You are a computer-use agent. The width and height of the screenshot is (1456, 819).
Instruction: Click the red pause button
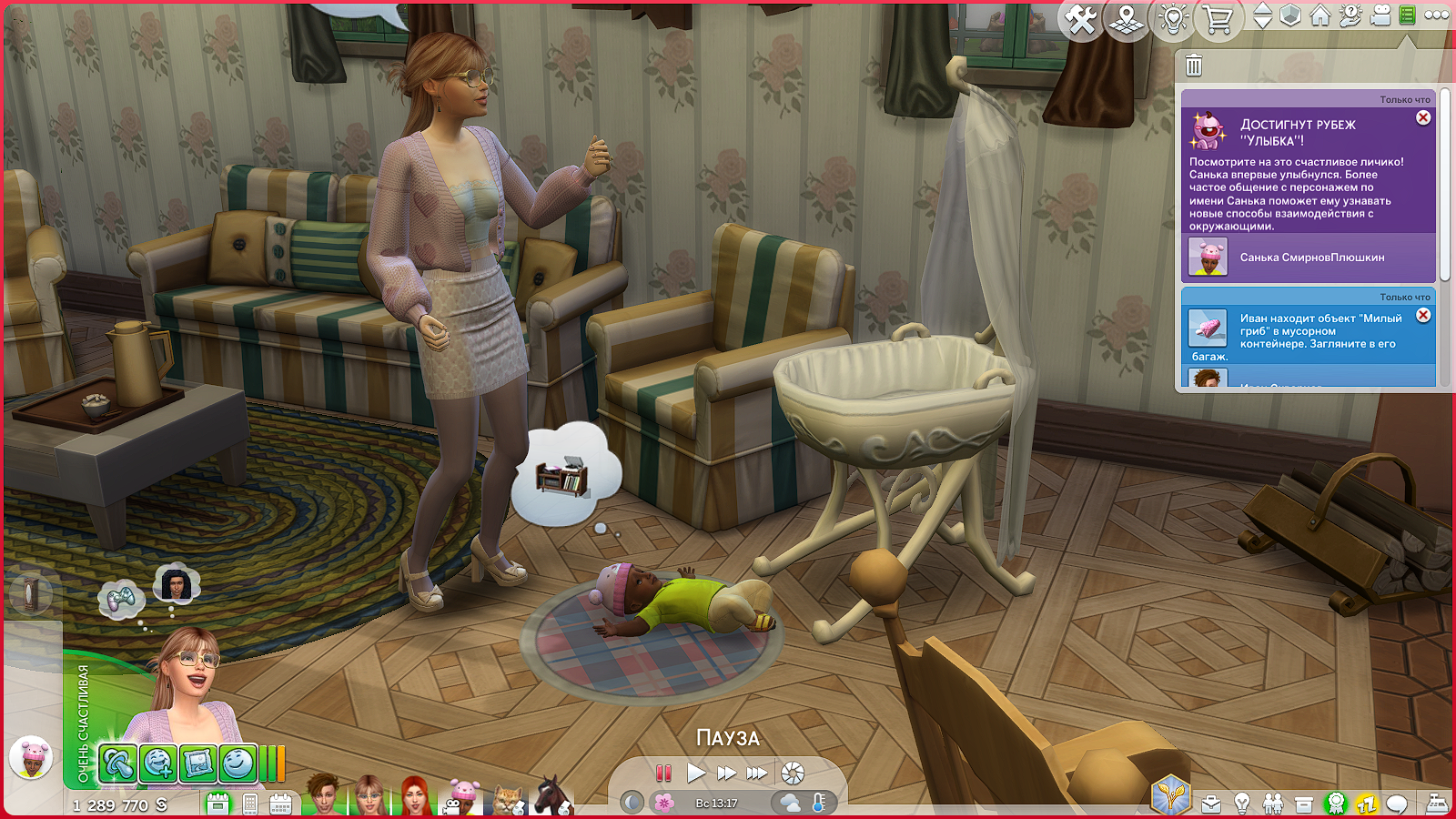click(x=663, y=773)
